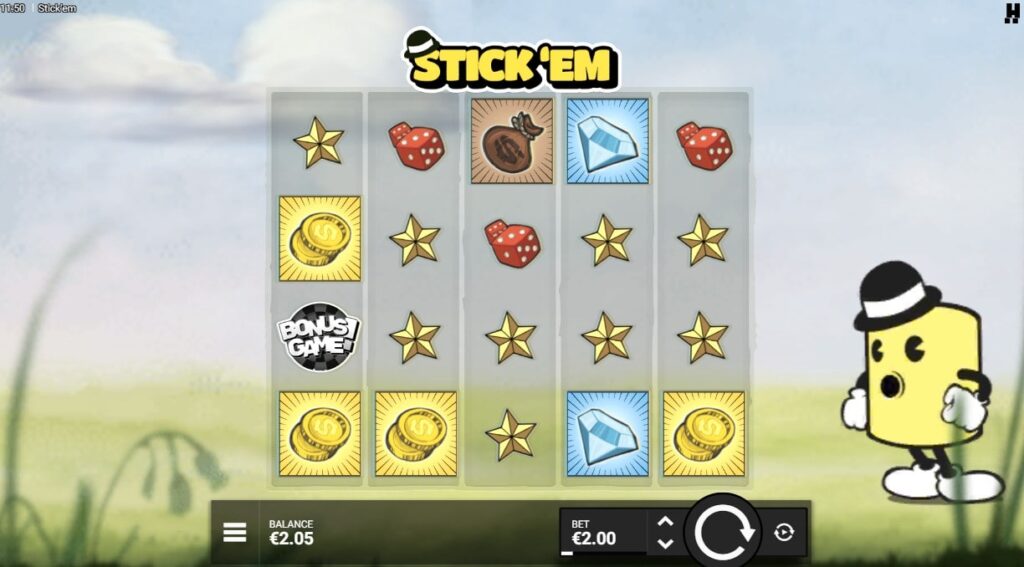
Task: Decrease the bet with the down arrow
Action: click(x=665, y=544)
